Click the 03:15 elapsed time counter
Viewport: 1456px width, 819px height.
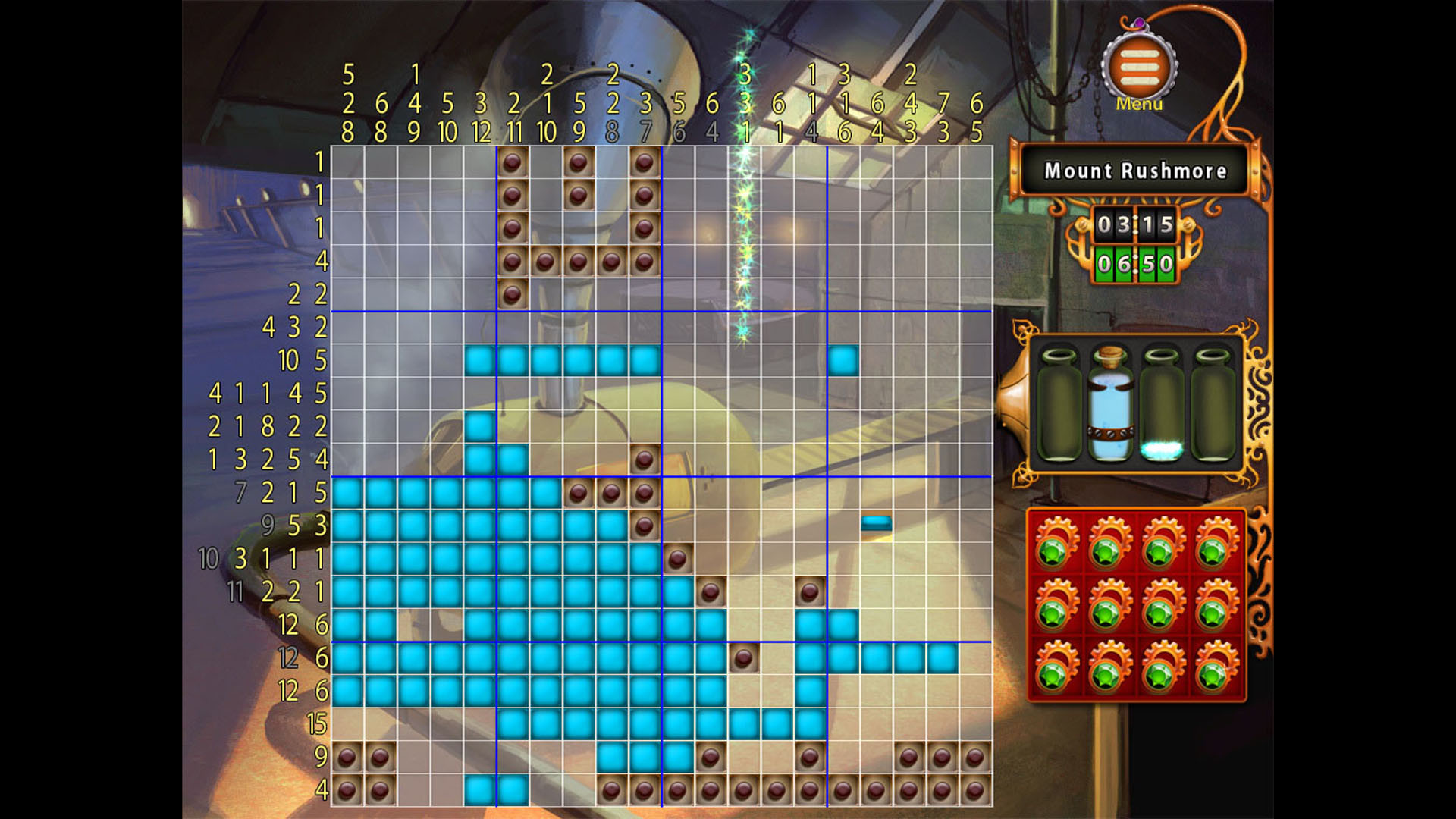tap(1135, 225)
